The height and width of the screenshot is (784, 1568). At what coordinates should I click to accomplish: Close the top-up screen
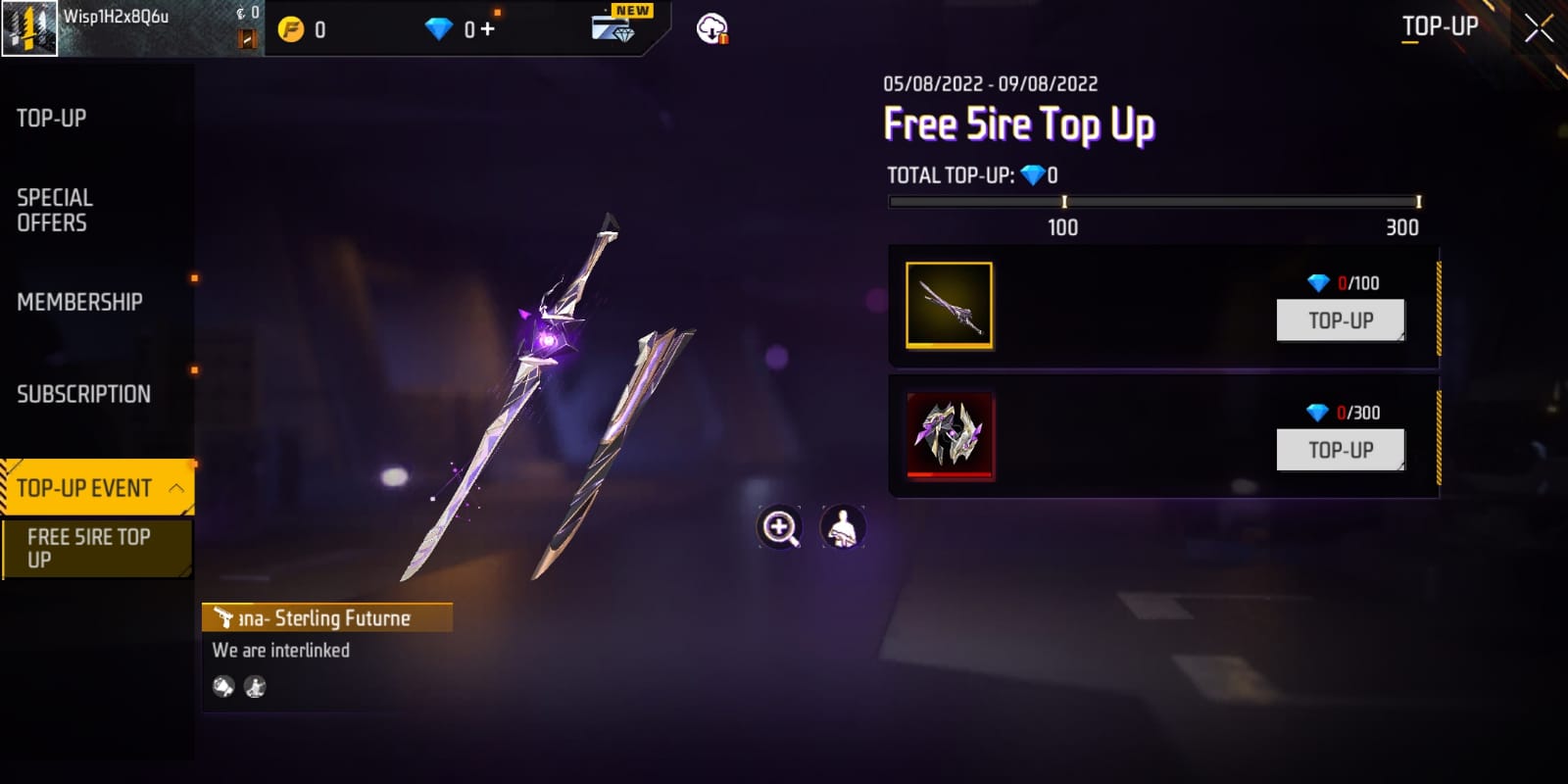click(x=1539, y=28)
